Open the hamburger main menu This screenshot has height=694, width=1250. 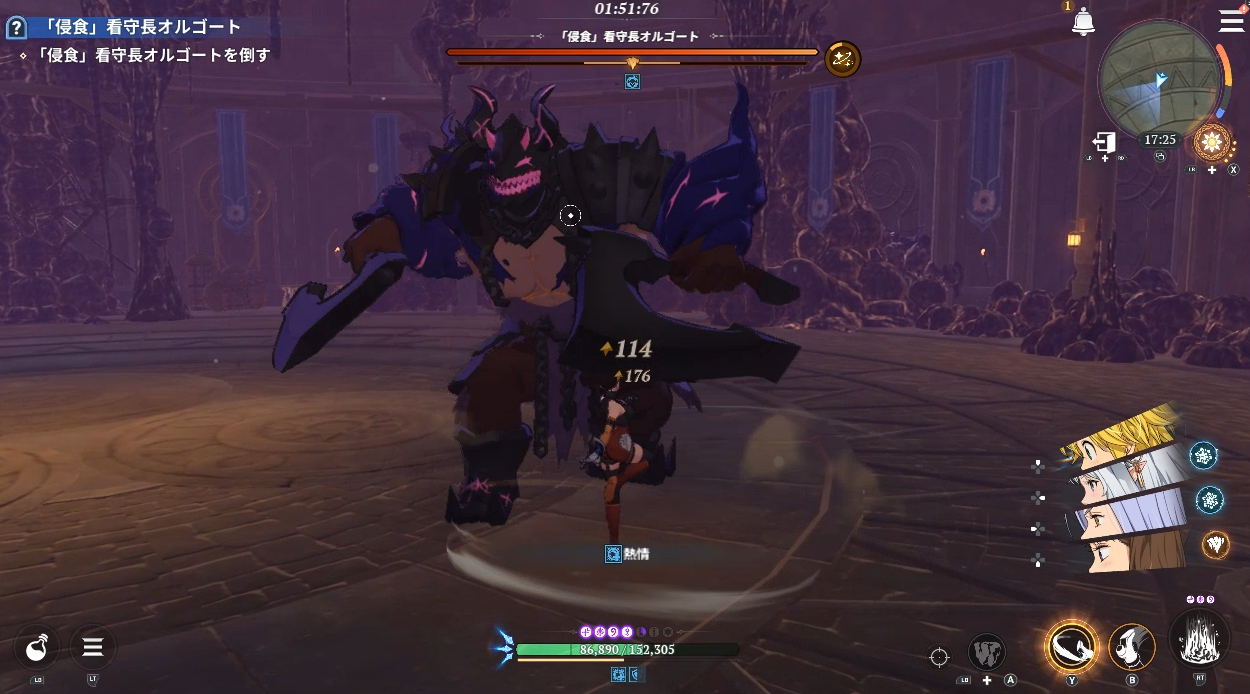tap(1231, 21)
